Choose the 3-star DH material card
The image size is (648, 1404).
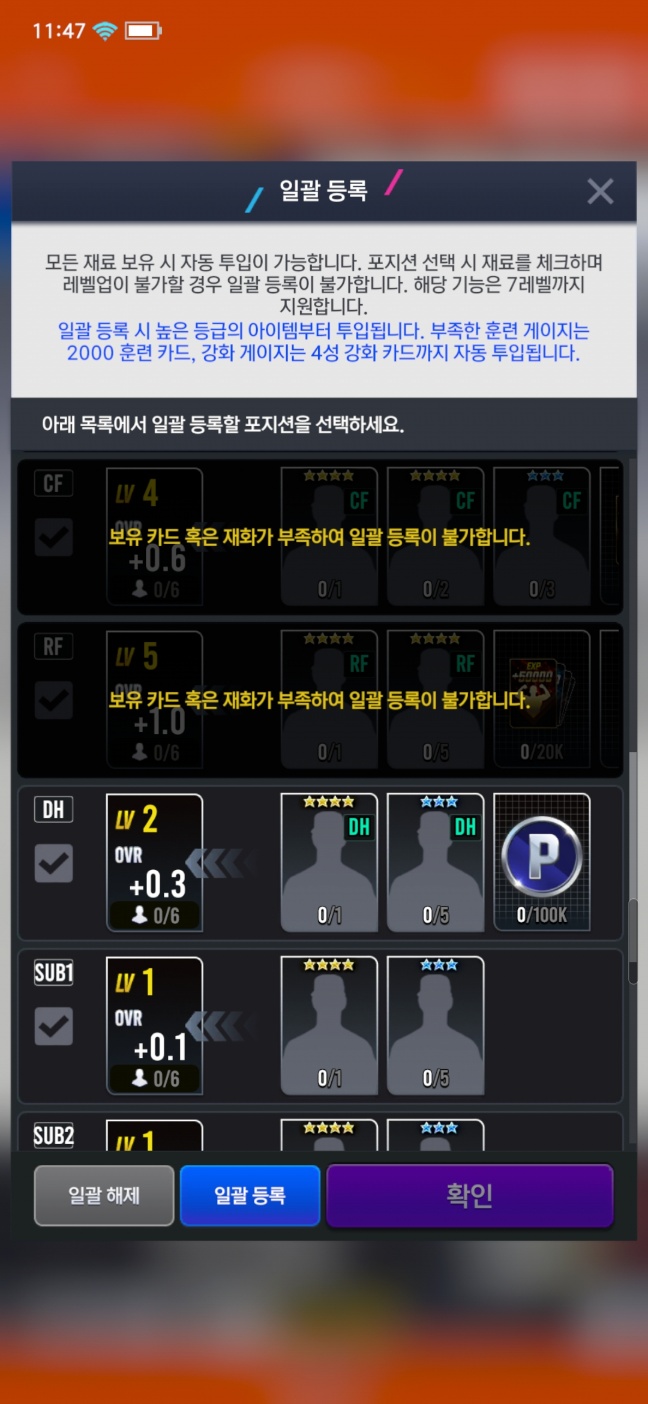point(435,862)
